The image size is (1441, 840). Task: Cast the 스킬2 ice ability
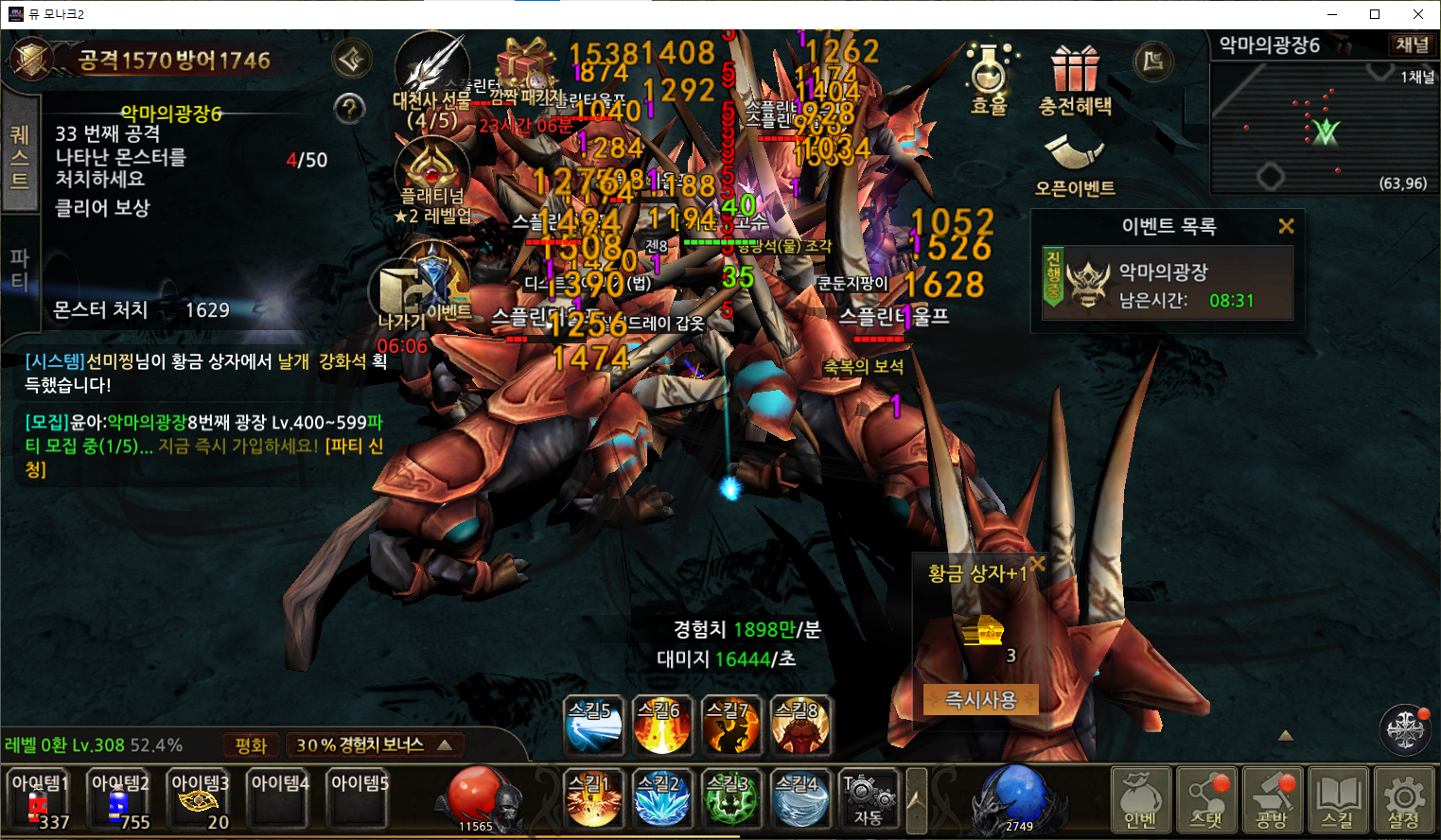pos(661,799)
